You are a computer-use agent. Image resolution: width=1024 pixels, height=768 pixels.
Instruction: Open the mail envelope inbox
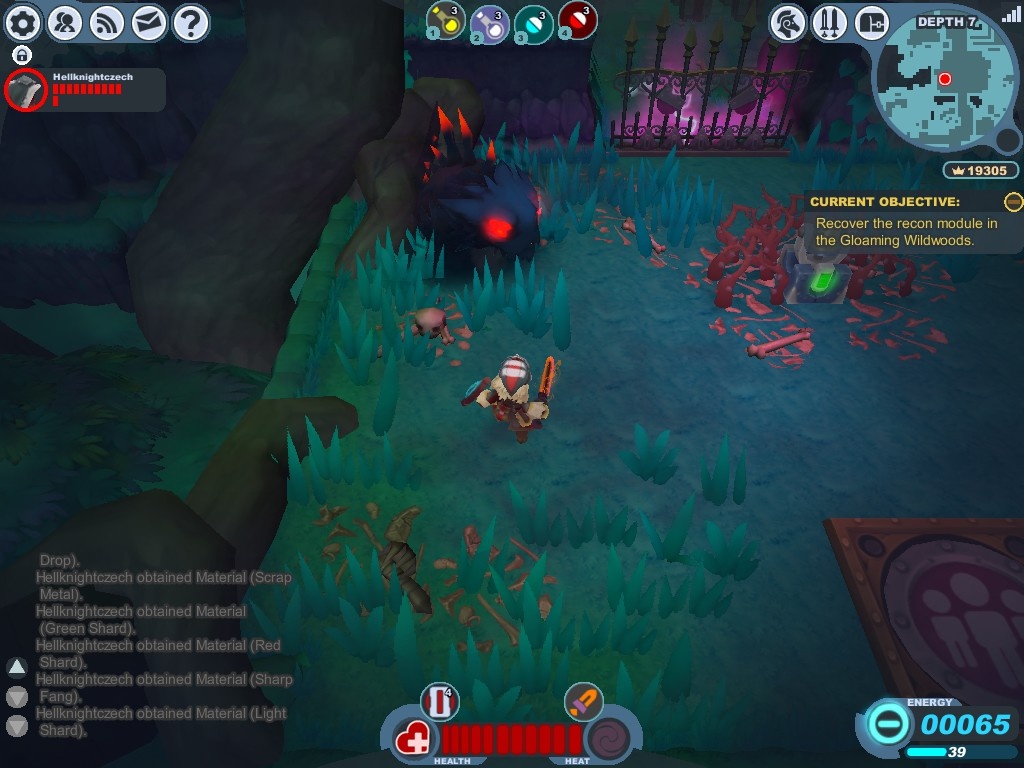[x=149, y=22]
